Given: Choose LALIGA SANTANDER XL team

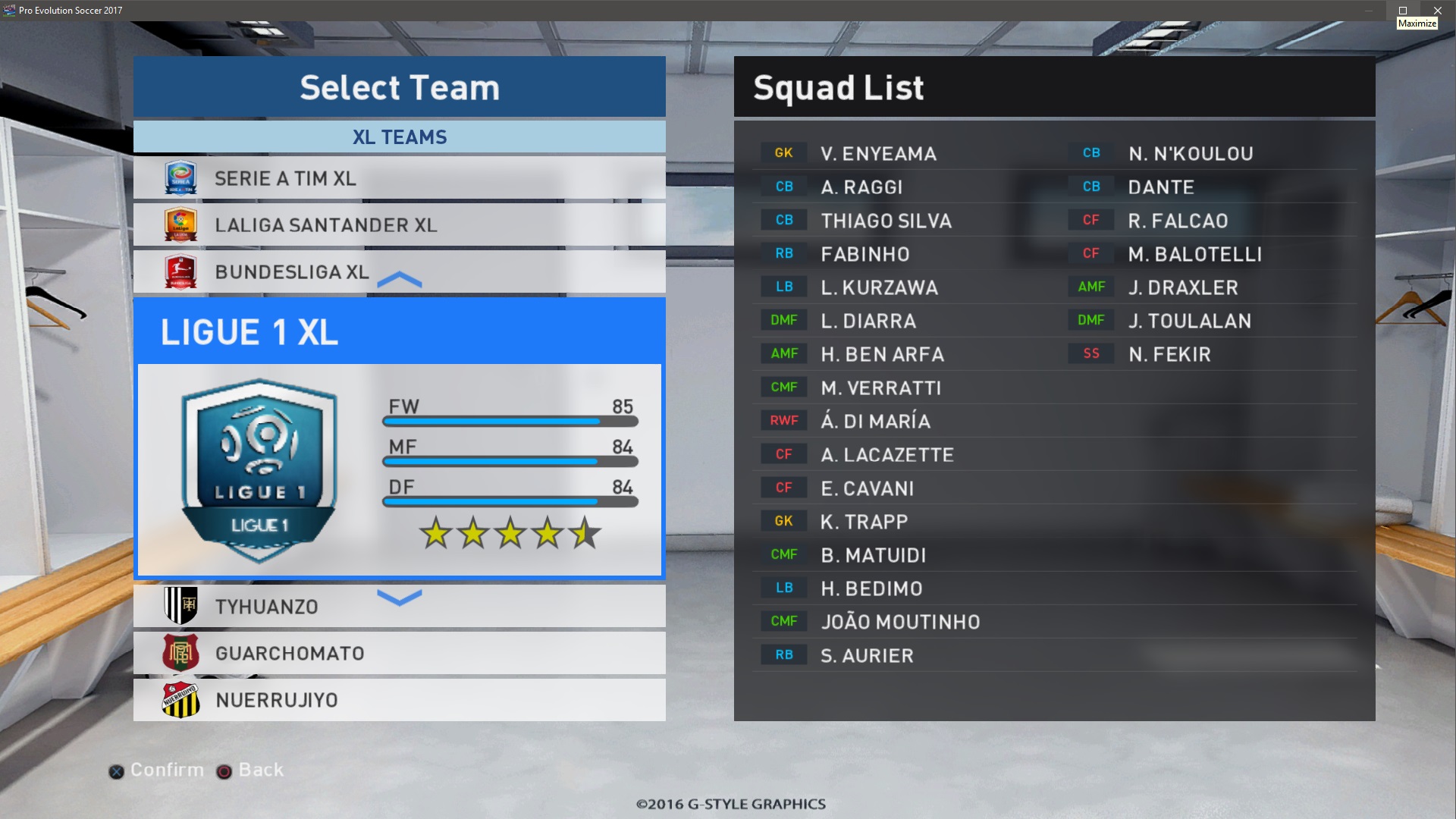Looking at the screenshot, I should point(399,225).
